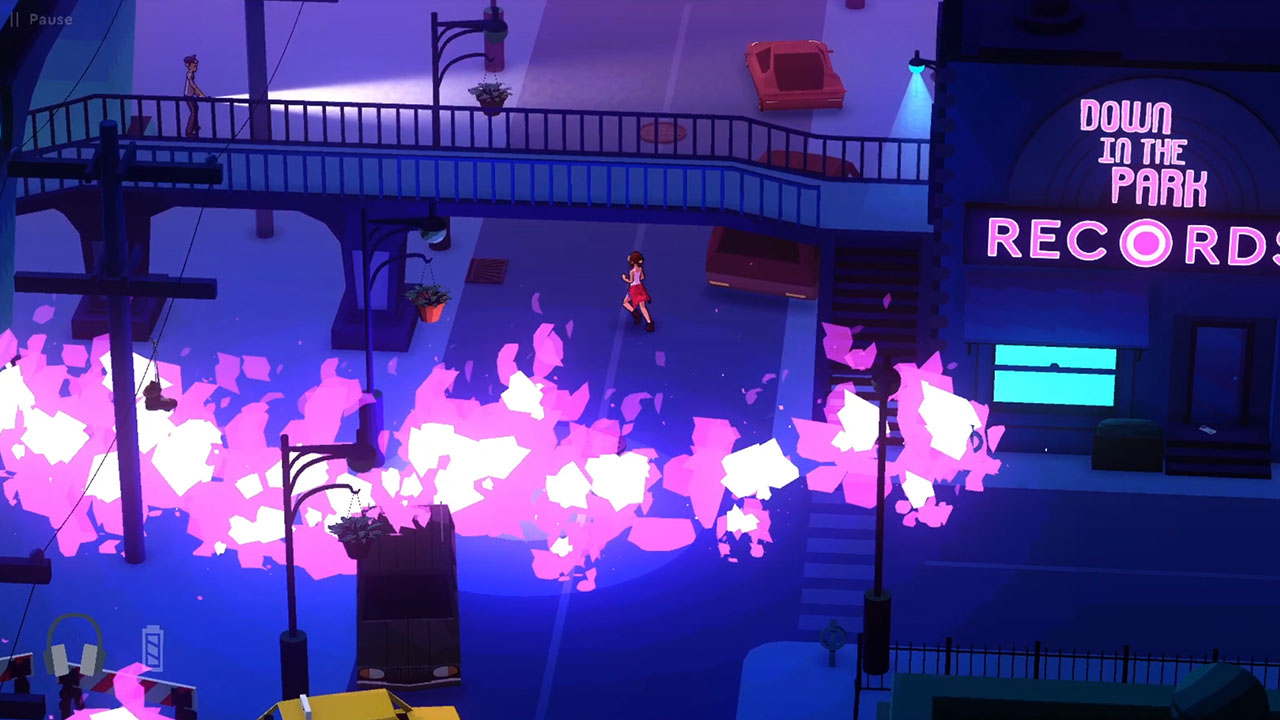Viewport: 1280px width, 720px height.
Task: Click the pause bars icon beside Pause
Action: pyautogui.click(x=14, y=17)
